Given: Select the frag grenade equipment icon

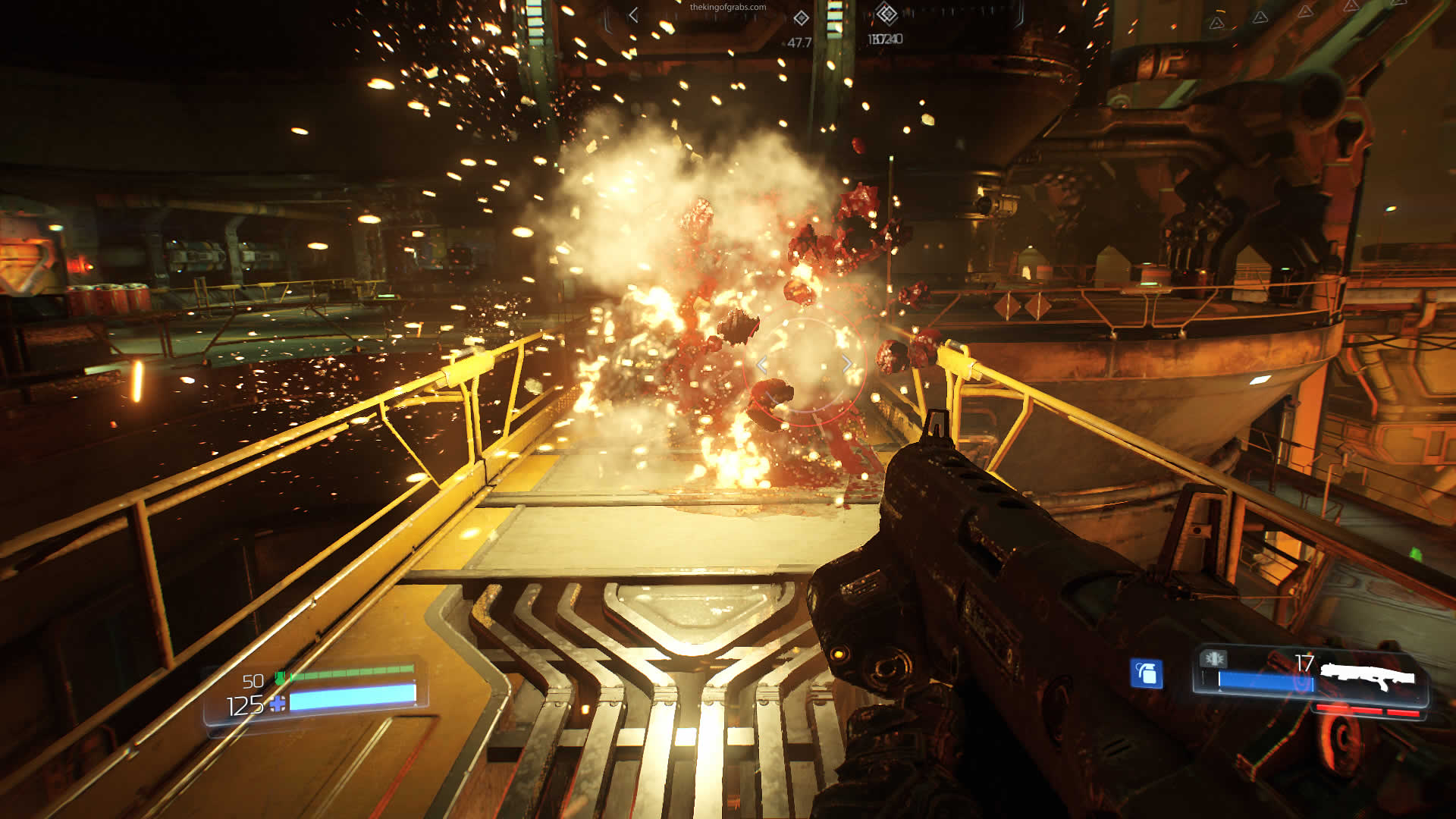Looking at the screenshot, I should pos(1146,673).
